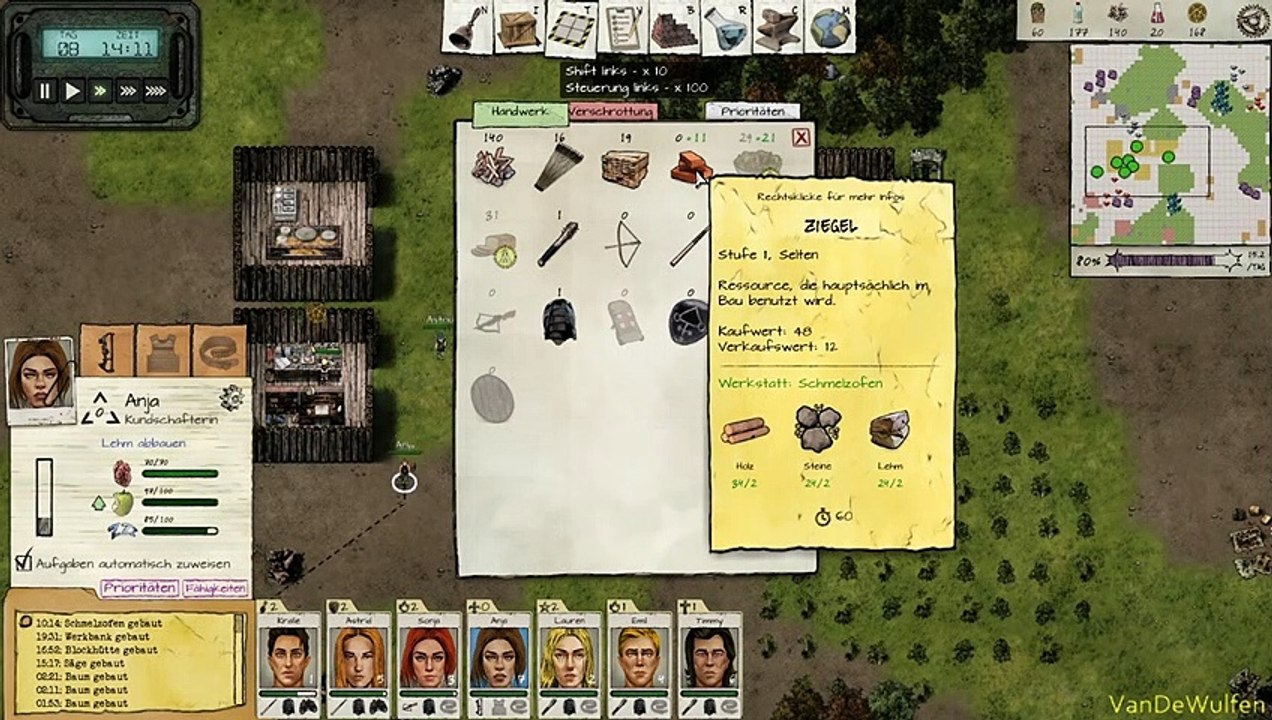The height and width of the screenshot is (720, 1272).
Task: Open the flask research menu
Action: 726,28
